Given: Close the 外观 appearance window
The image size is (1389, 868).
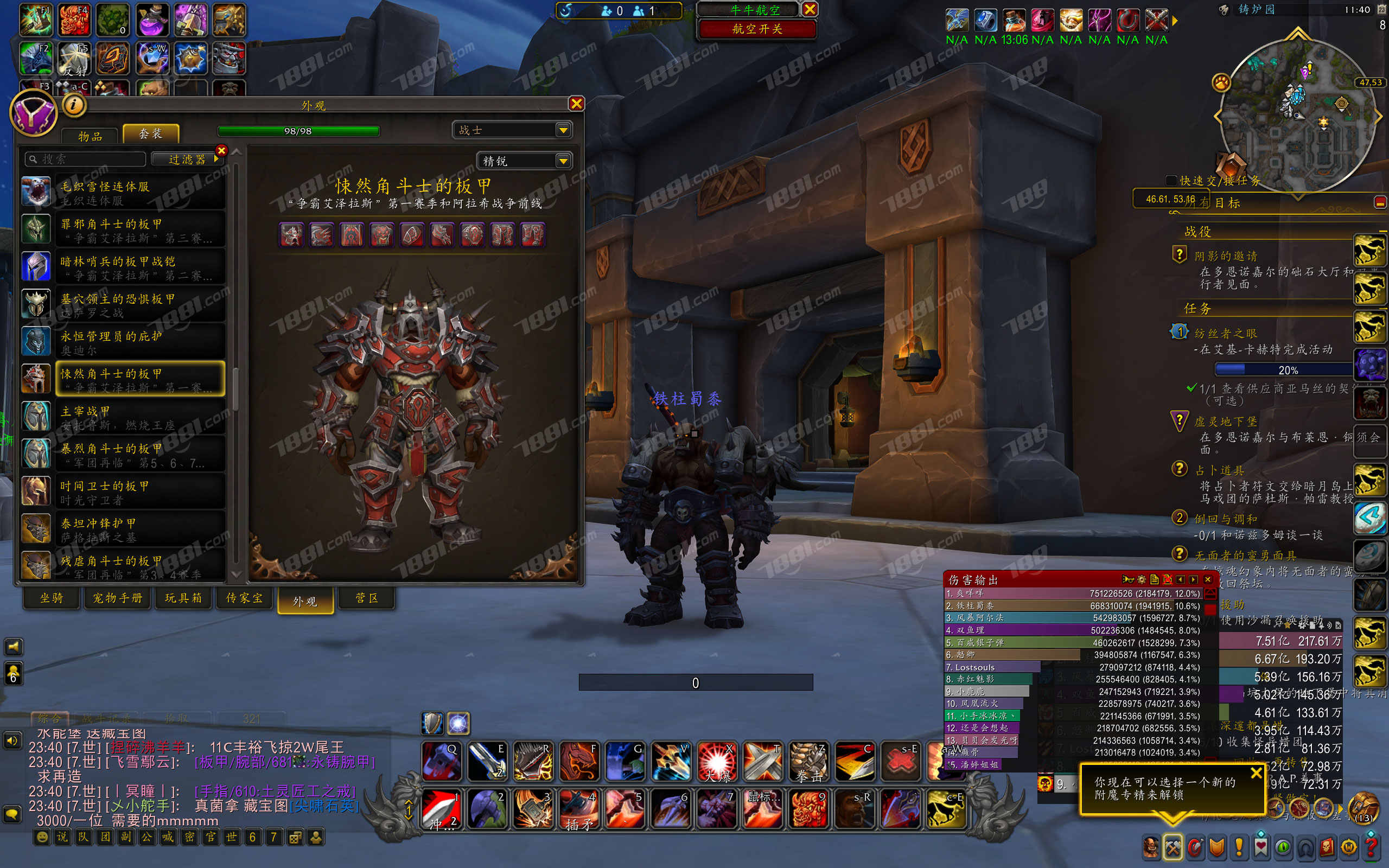Looking at the screenshot, I should (x=576, y=103).
